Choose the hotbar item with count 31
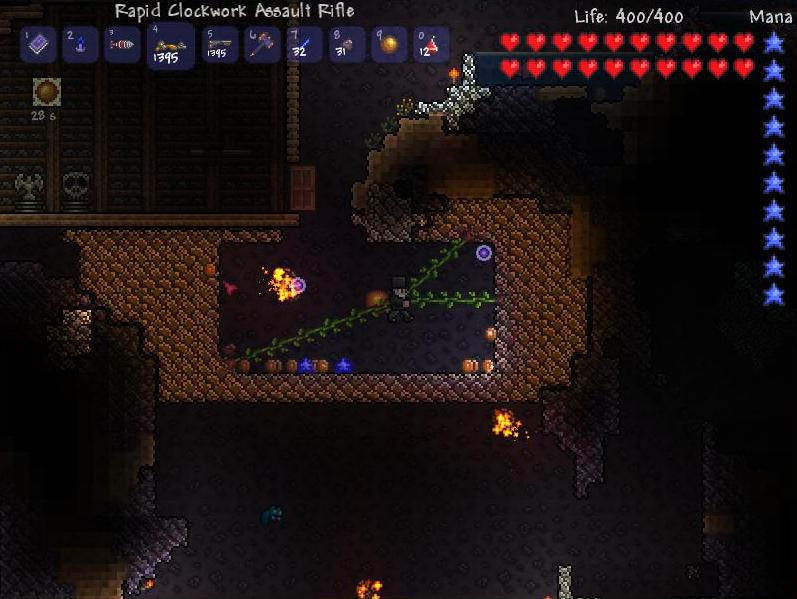This screenshot has height=599, width=797. point(347,45)
